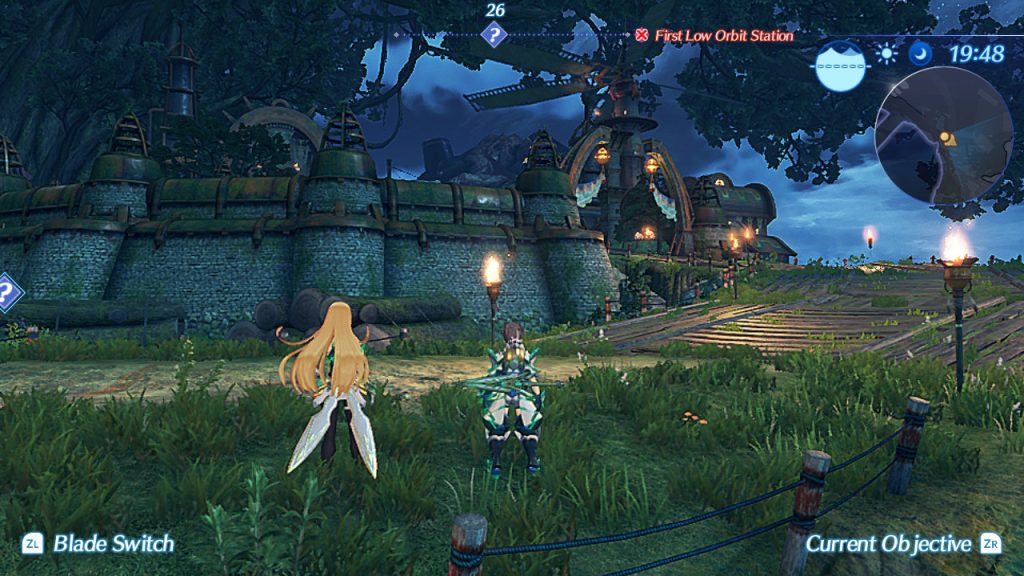
Task: Click the sun weather icon
Action: pyautogui.click(x=886, y=53)
